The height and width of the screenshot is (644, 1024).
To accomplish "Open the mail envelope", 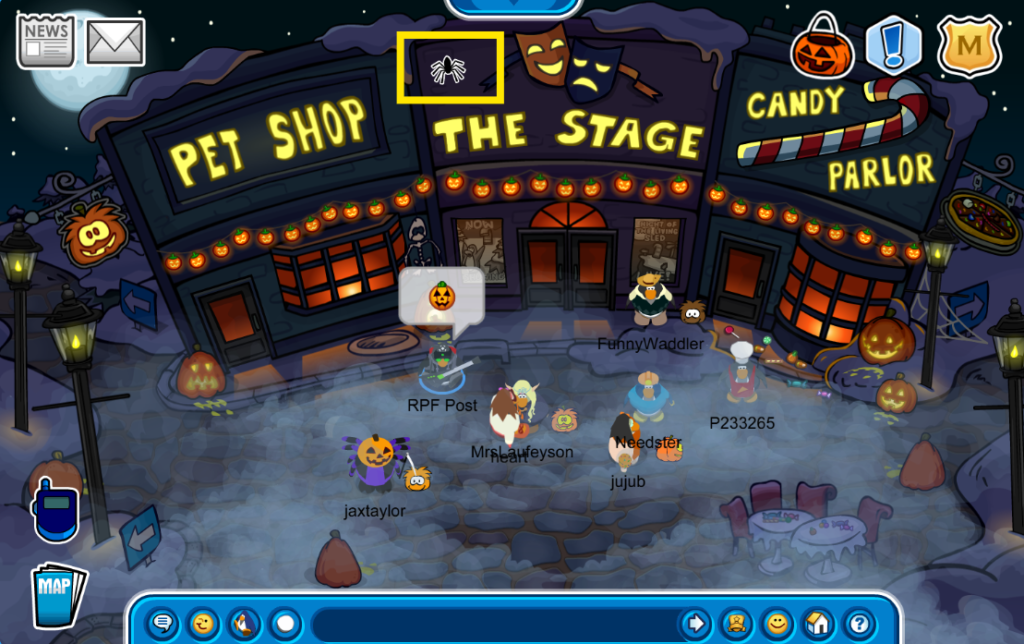I will tap(116, 41).
